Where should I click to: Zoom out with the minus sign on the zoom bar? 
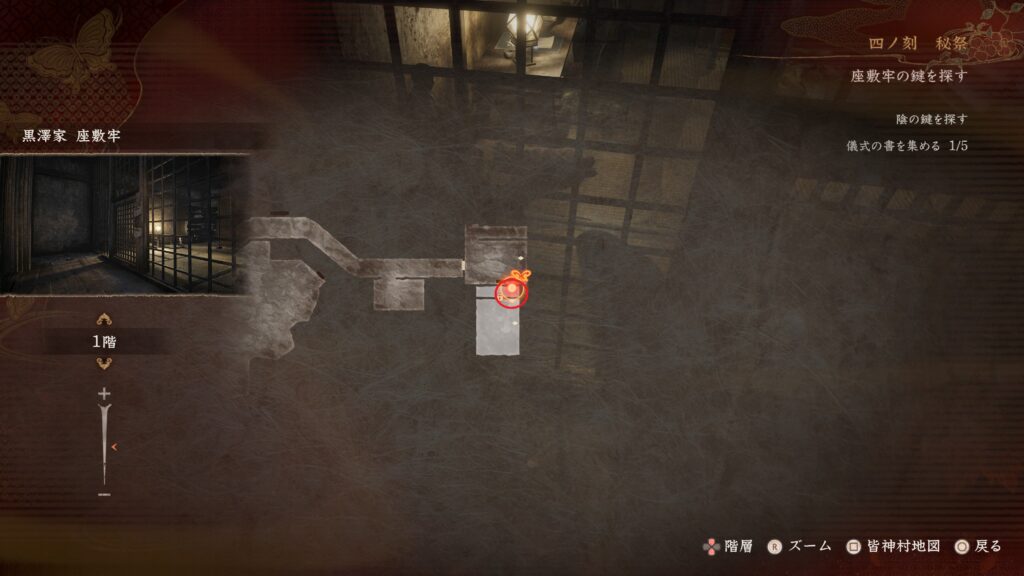(x=104, y=494)
